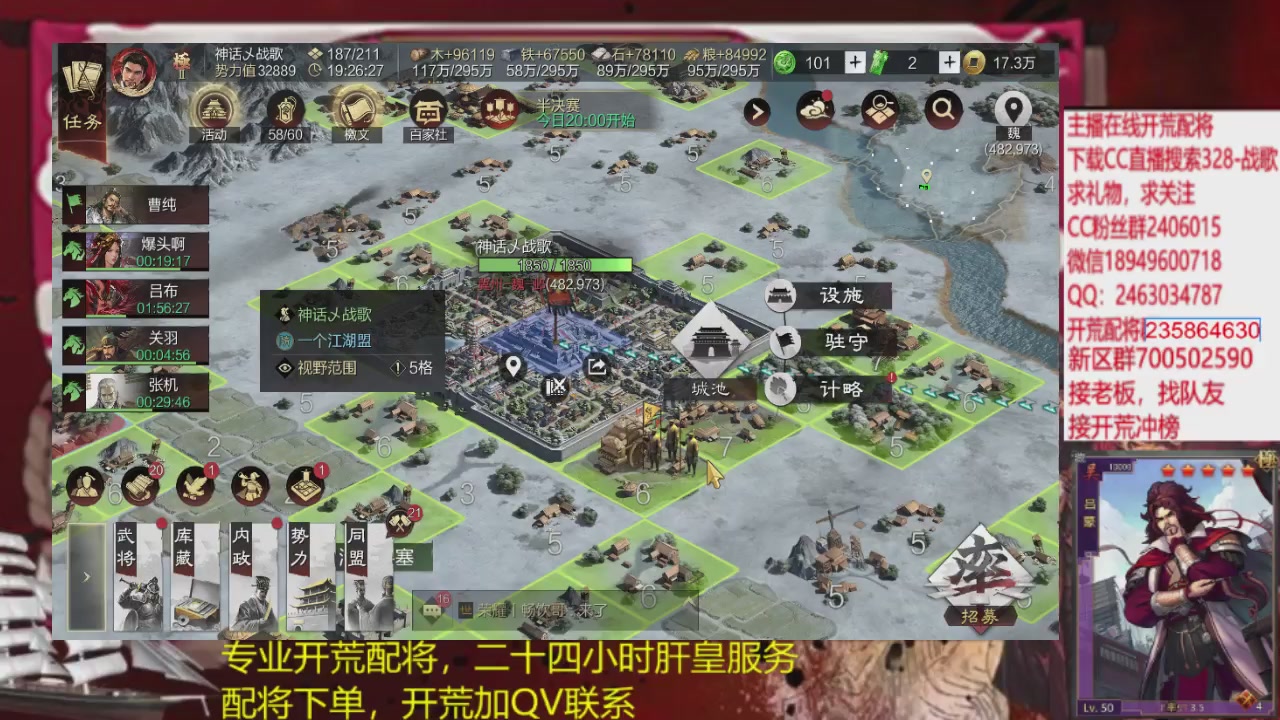The image size is (1280, 720).
Task: Click the cloud weather icon with red dot
Action: (814, 110)
